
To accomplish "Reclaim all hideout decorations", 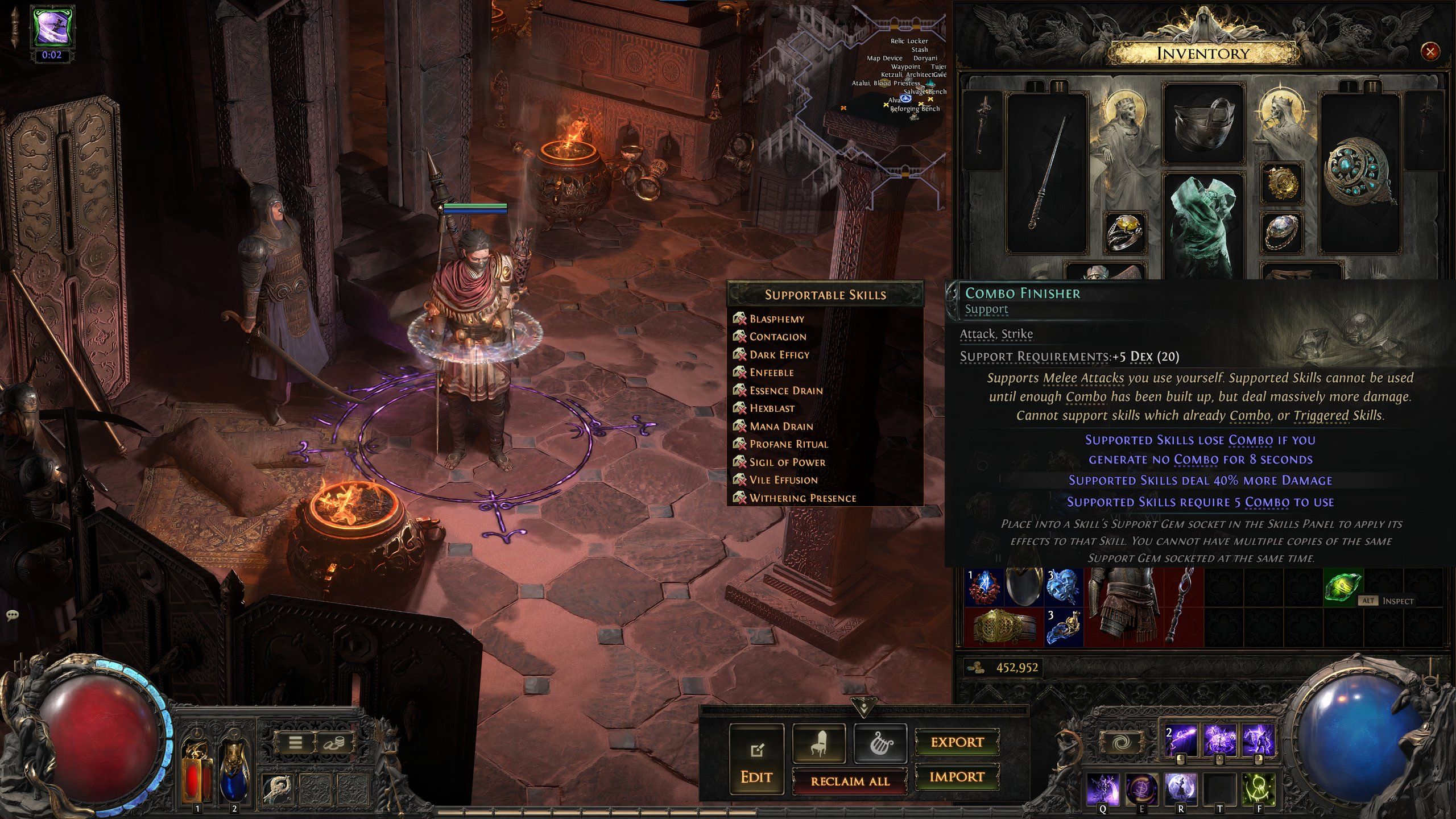I will tap(850, 781).
